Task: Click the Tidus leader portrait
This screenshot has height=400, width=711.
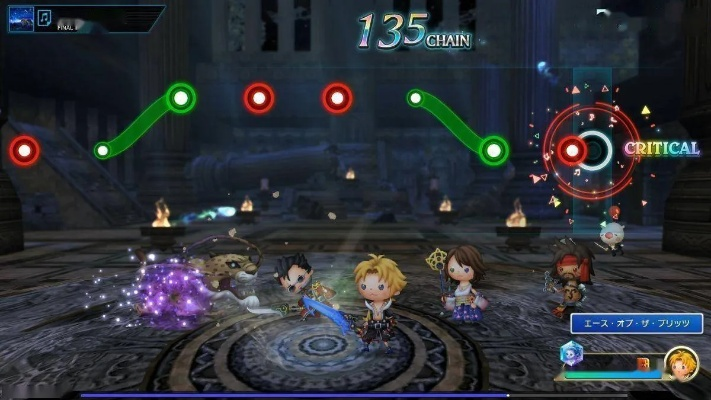Action: [681, 362]
